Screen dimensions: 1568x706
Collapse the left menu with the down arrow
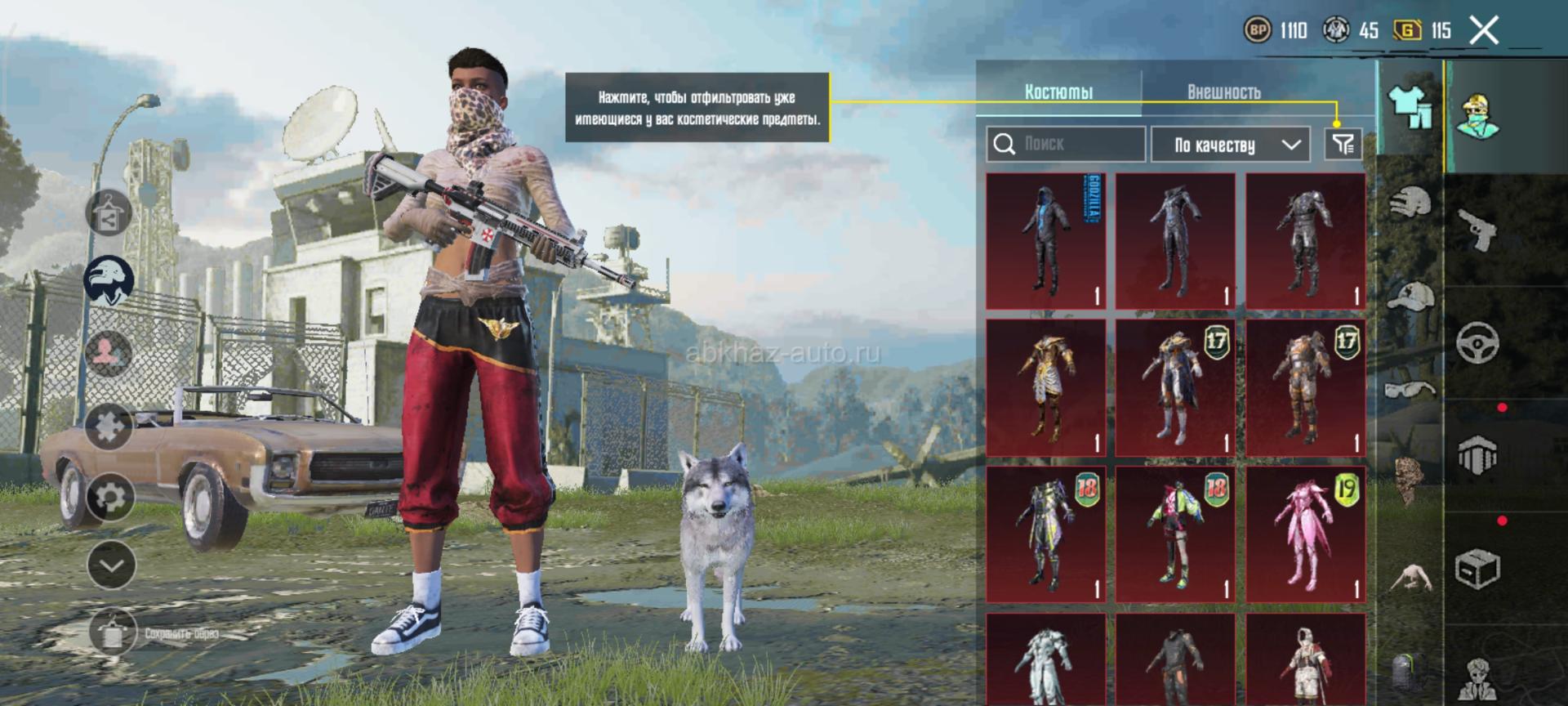point(111,565)
